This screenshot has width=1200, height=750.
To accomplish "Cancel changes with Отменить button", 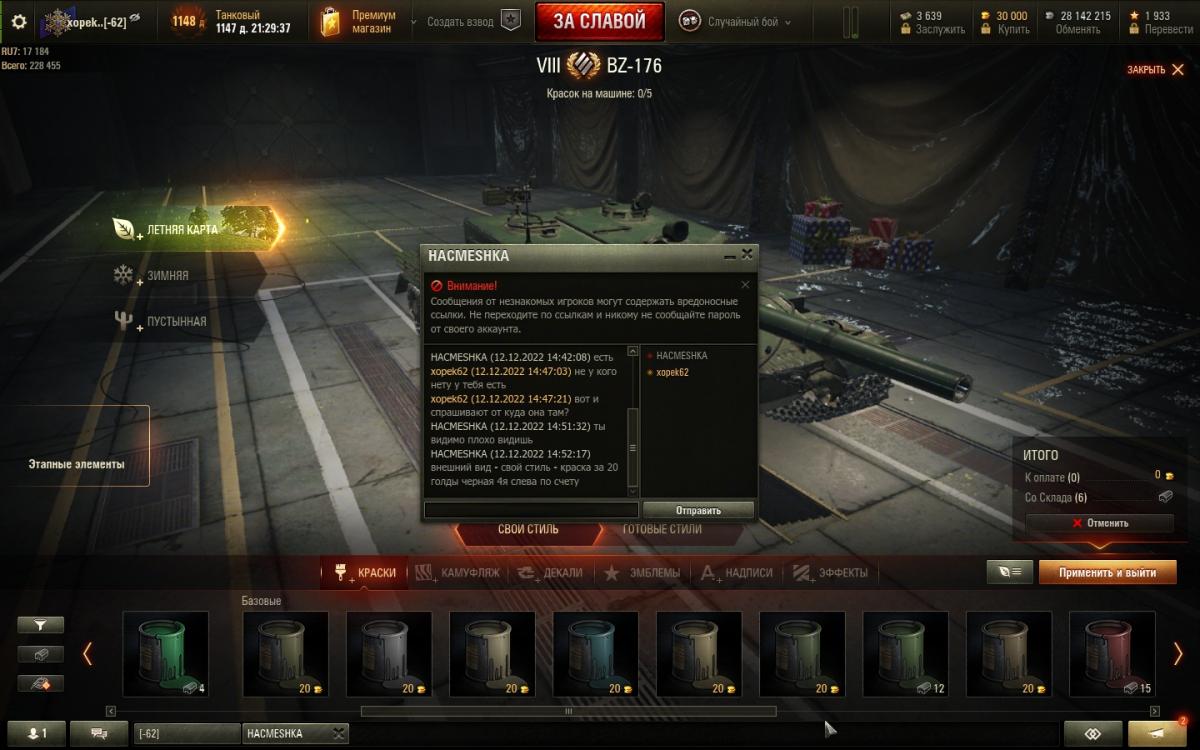I will [x=1099, y=523].
